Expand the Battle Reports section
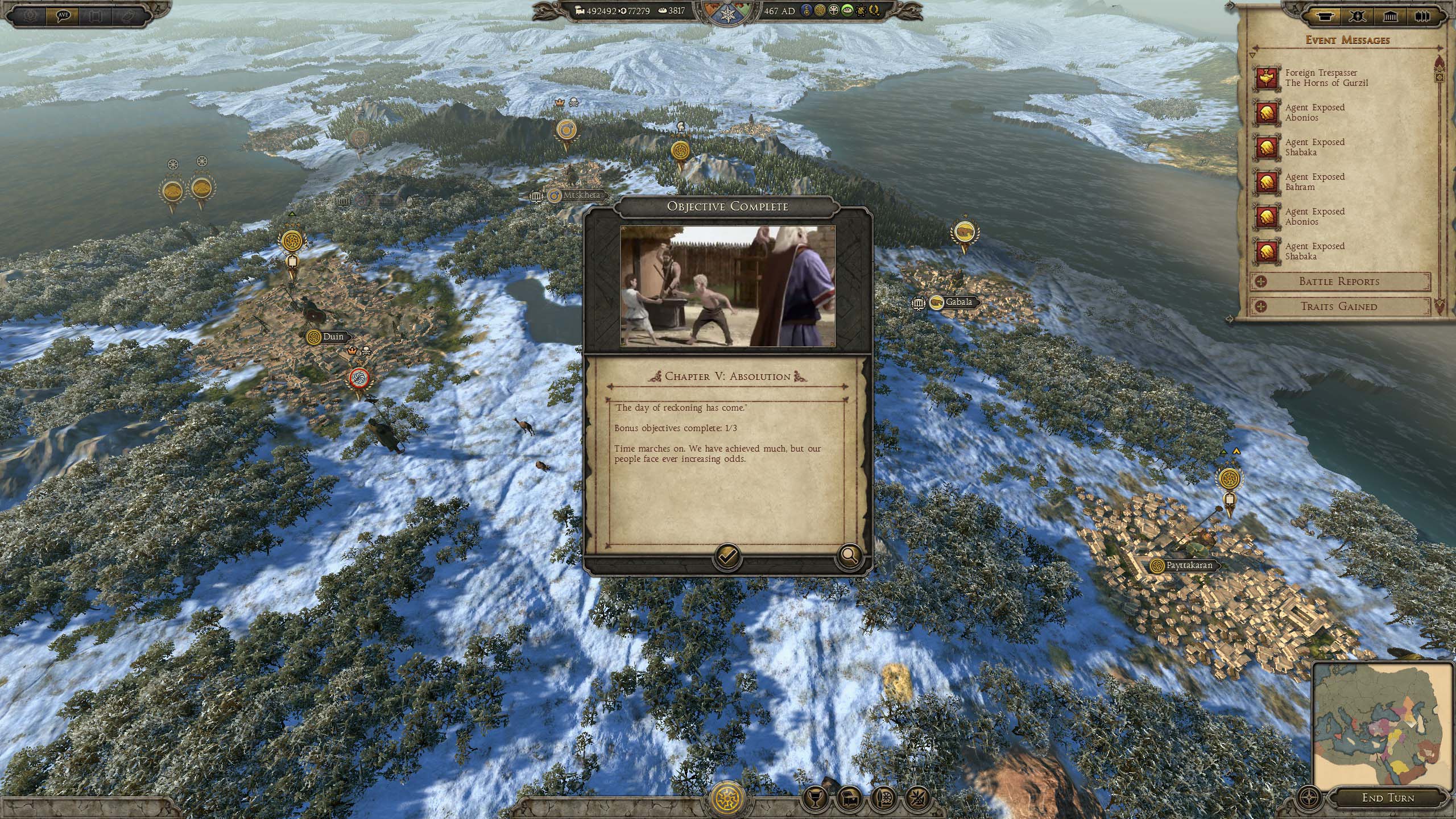The height and width of the screenshot is (819, 1456). tap(1339, 282)
